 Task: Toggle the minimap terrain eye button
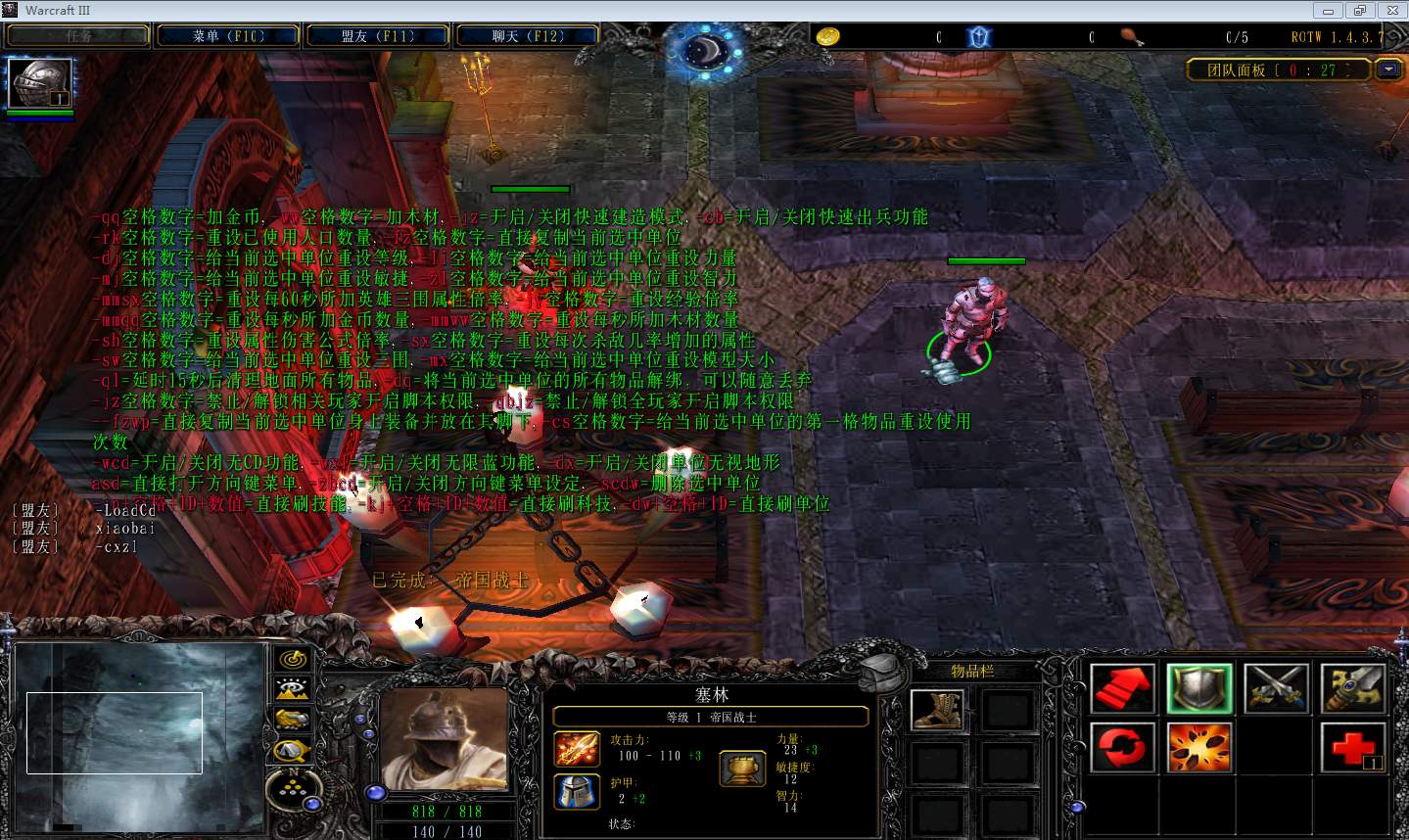tap(292, 689)
